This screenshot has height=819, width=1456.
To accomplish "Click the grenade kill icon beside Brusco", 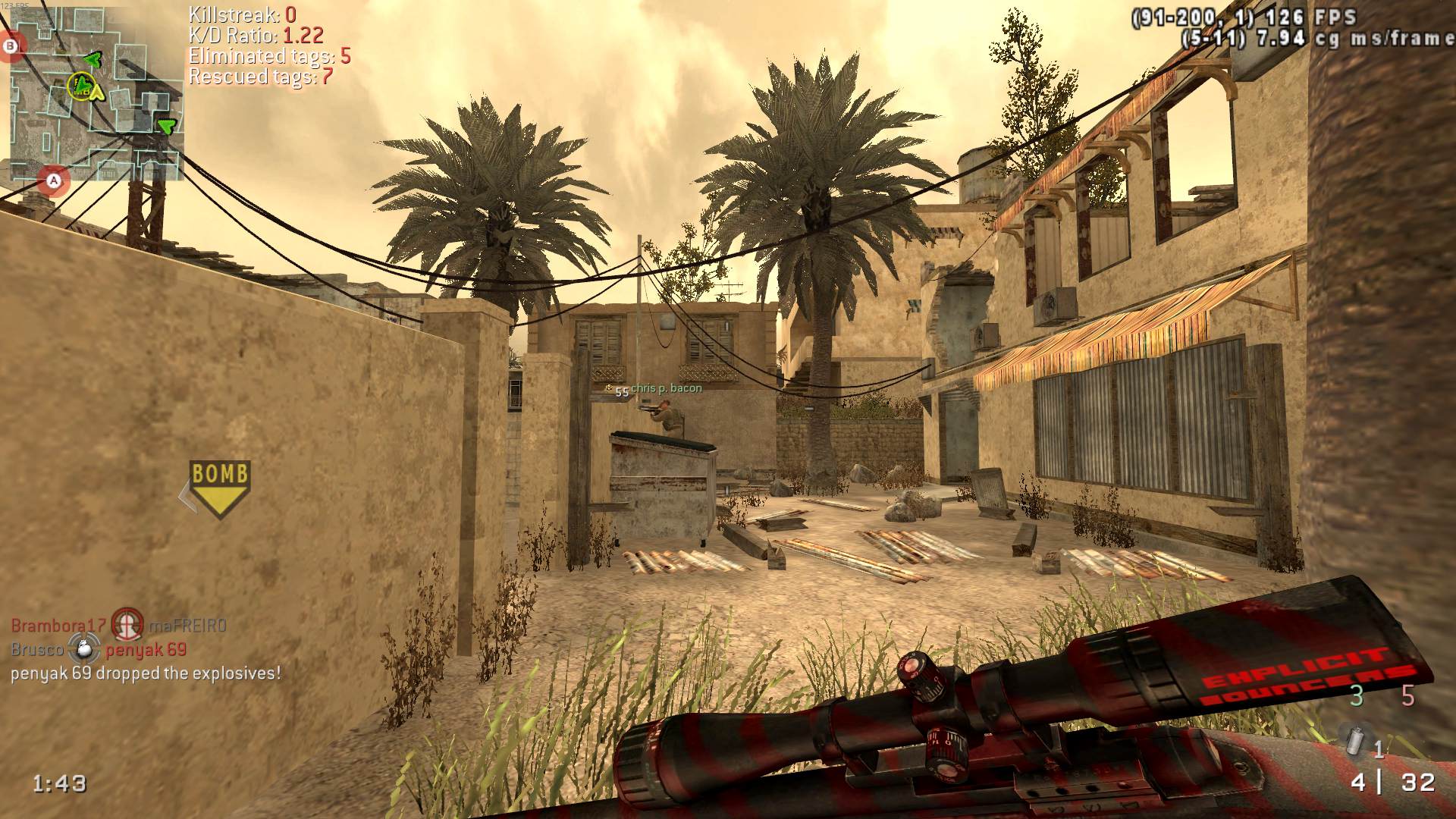I will pyautogui.click(x=84, y=649).
